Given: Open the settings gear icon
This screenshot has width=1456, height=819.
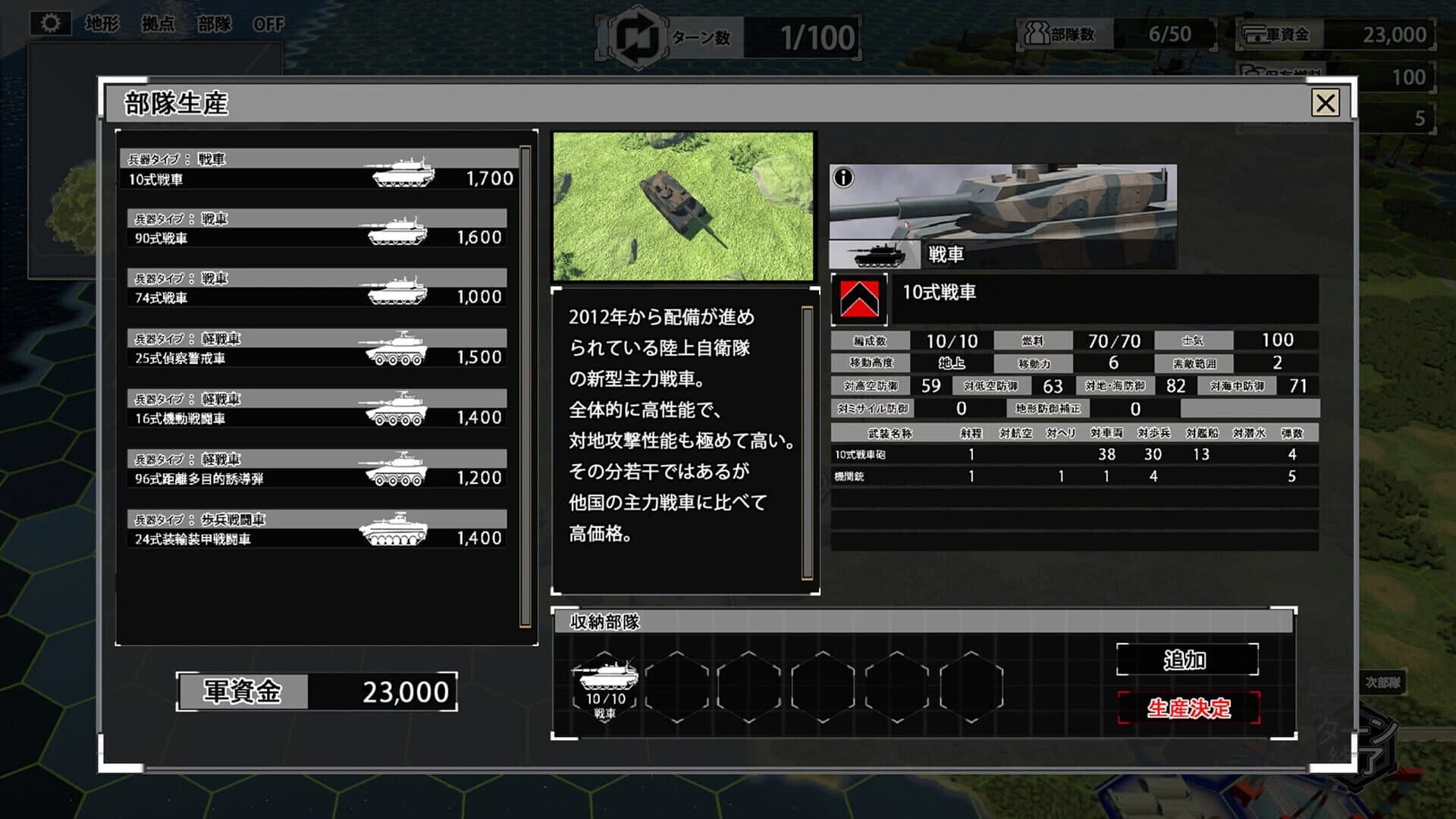Looking at the screenshot, I should (x=49, y=24).
